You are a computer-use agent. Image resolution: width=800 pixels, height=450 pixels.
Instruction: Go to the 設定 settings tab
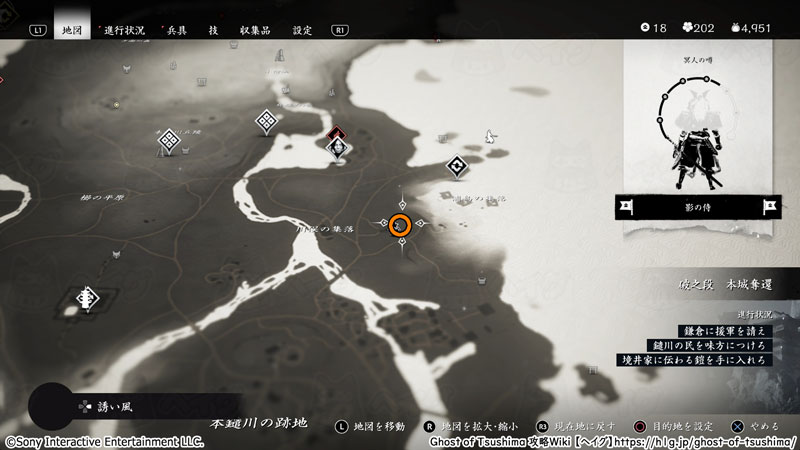[x=302, y=30]
